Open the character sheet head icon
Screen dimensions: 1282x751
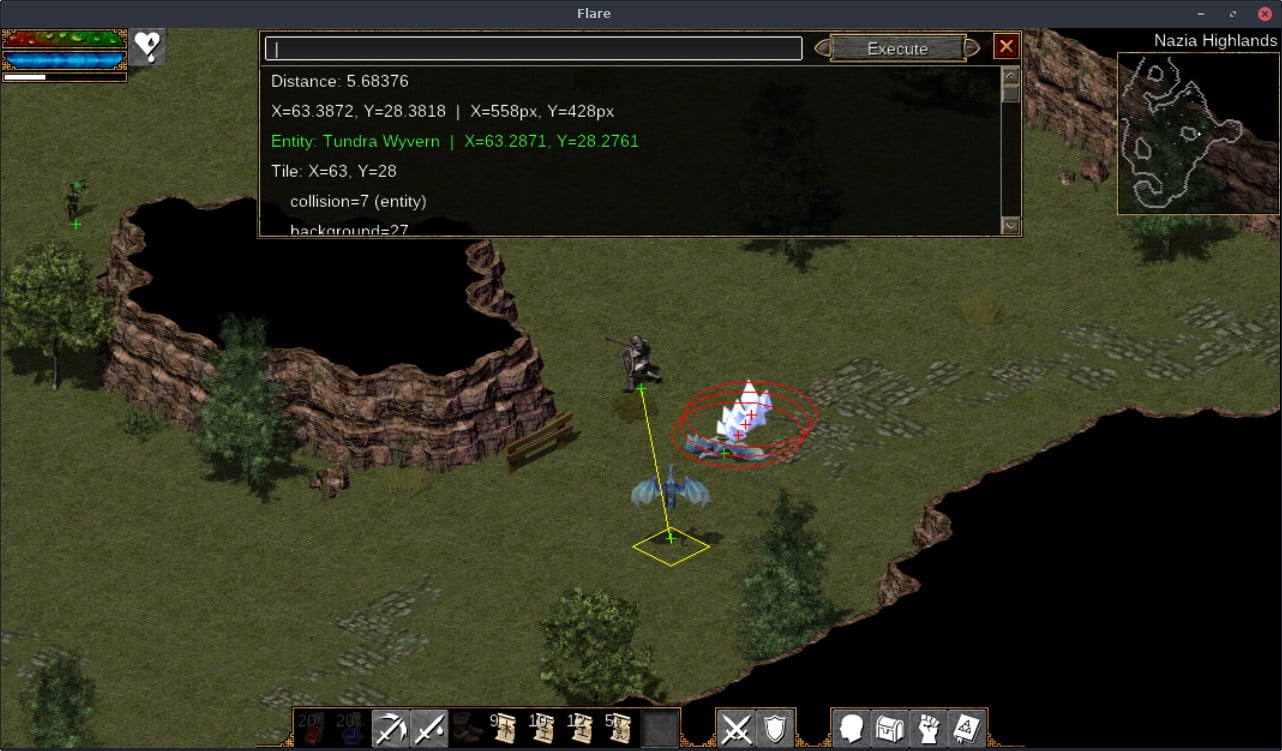coord(851,728)
